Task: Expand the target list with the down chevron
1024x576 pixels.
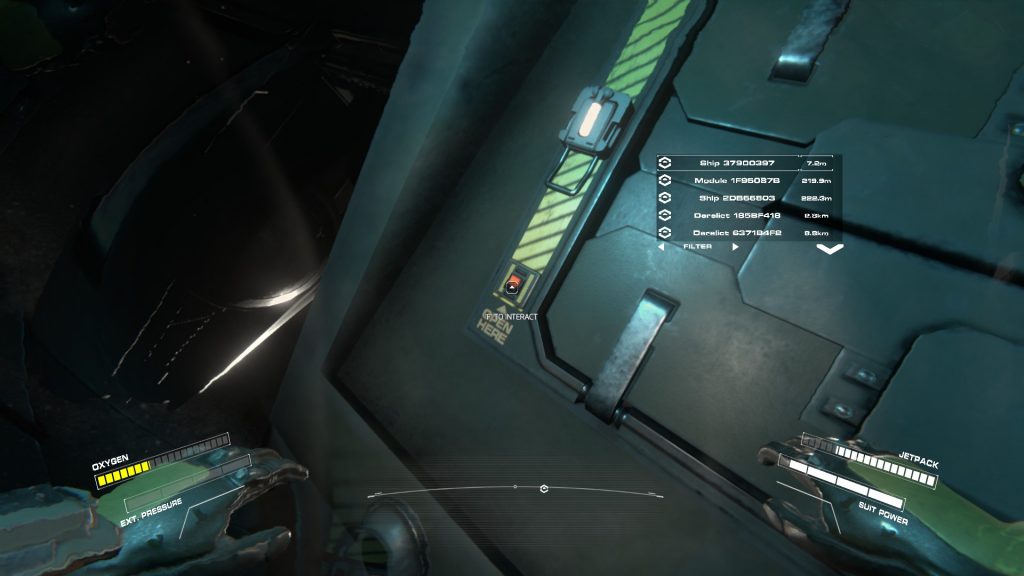Action: pos(830,249)
